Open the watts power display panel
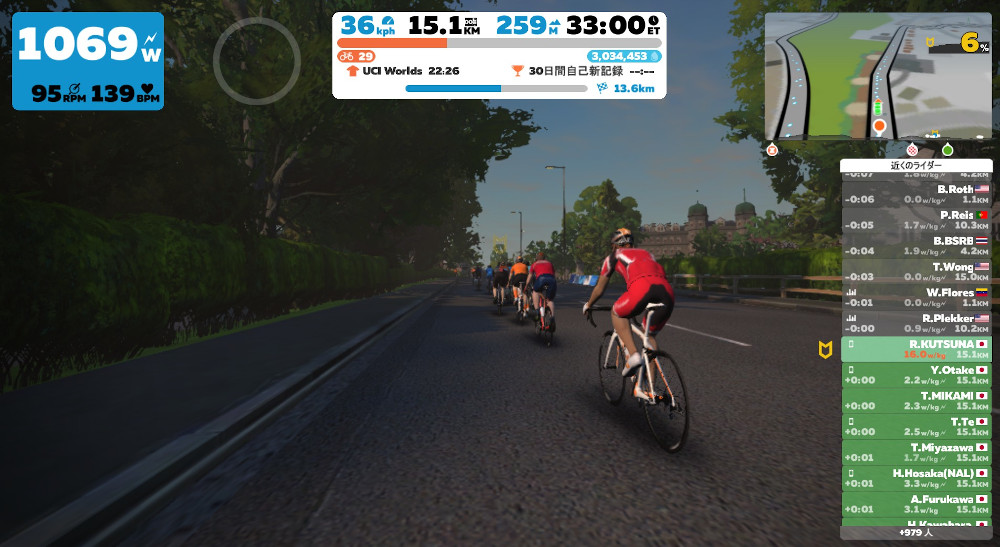The height and width of the screenshot is (547, 1000). (x=88, y=61)
